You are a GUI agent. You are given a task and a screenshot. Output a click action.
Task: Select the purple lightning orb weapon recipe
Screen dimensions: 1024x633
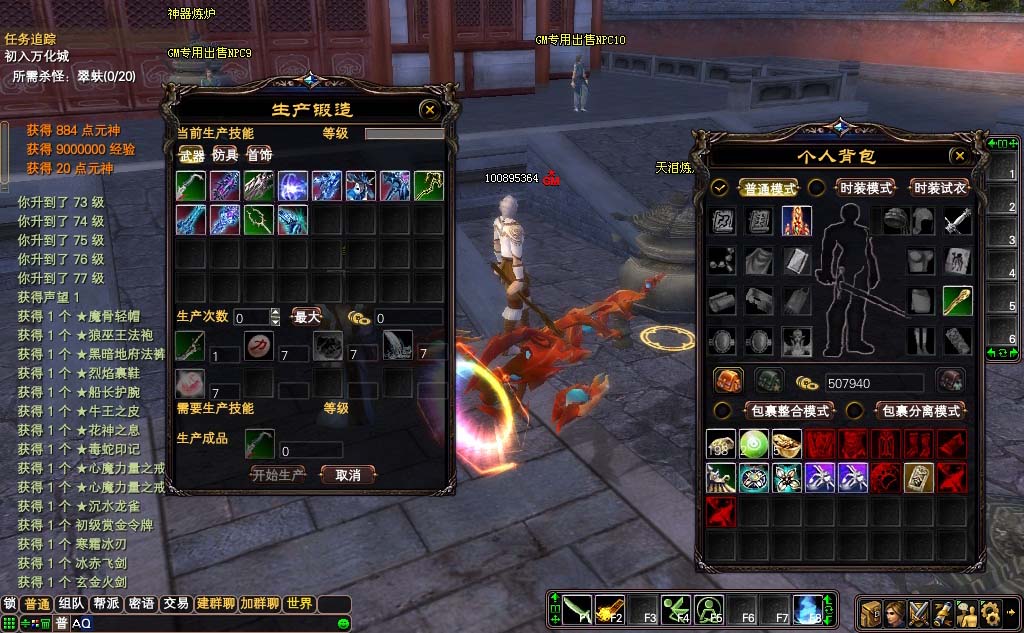coord(293,186)
